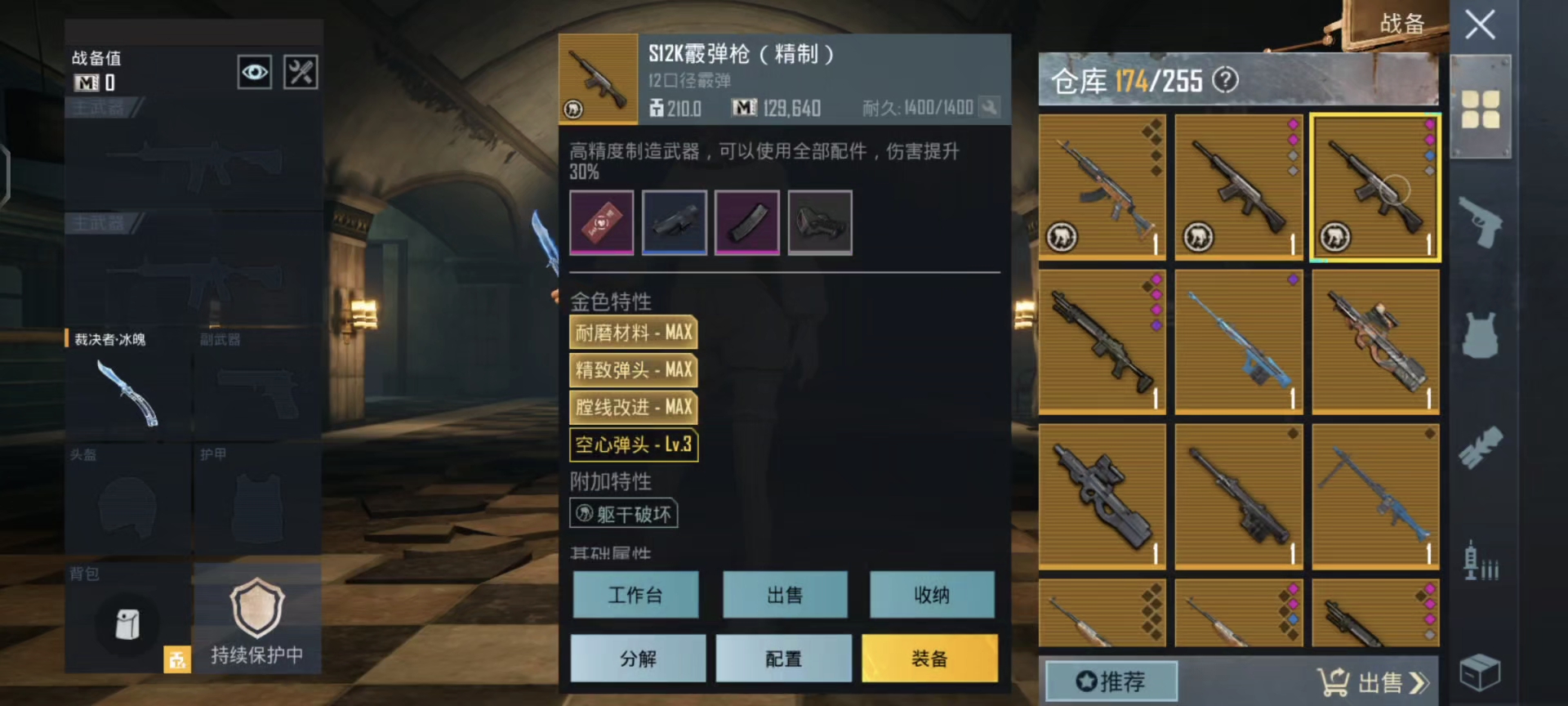The height and width of the screenshot is (706, 1568).
Task: Toggle the eye preview icon near 战备值
Action: click(x=255, y=72)
